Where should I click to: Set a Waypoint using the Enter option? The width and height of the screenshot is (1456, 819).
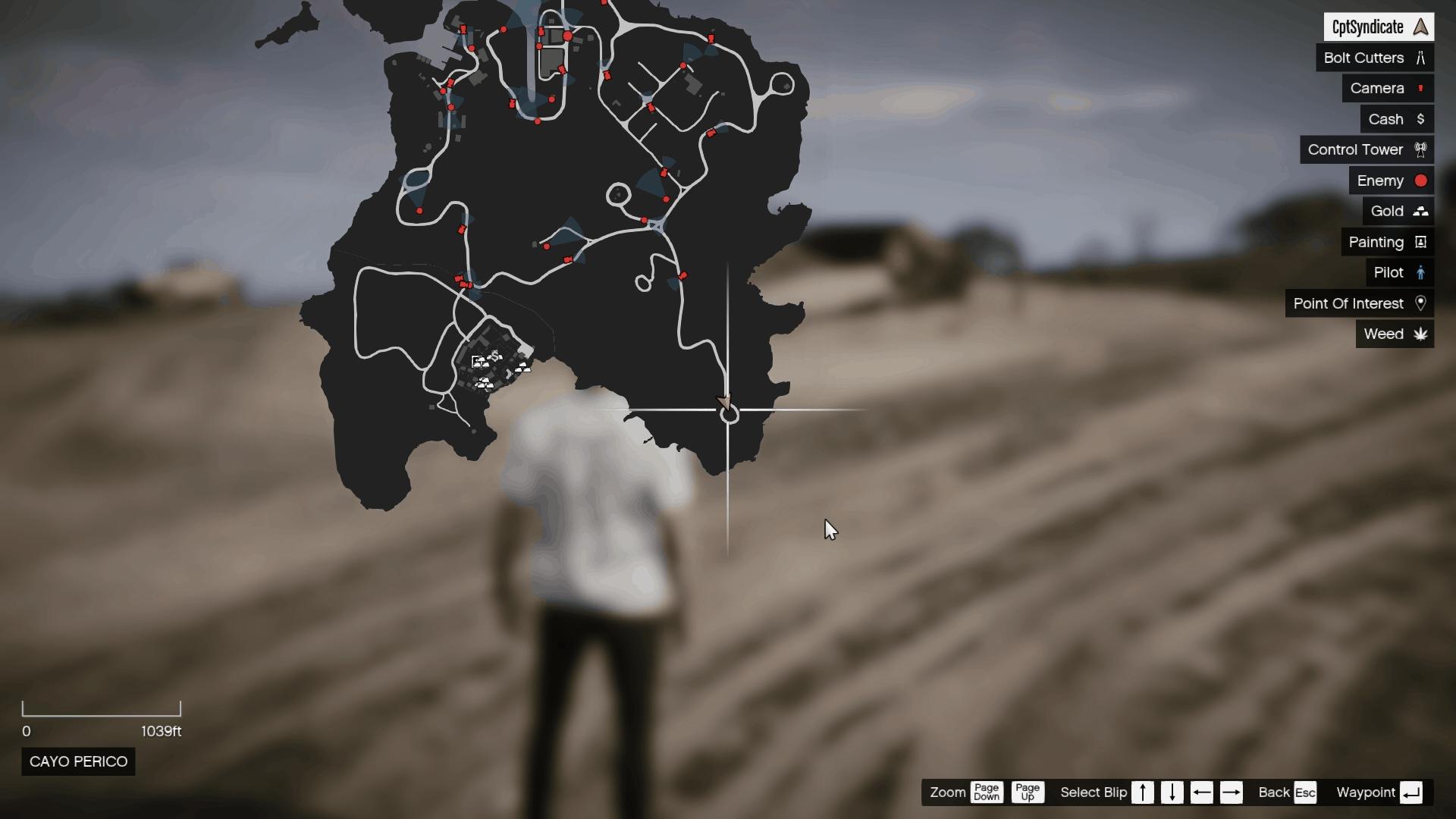(1411, 792)
